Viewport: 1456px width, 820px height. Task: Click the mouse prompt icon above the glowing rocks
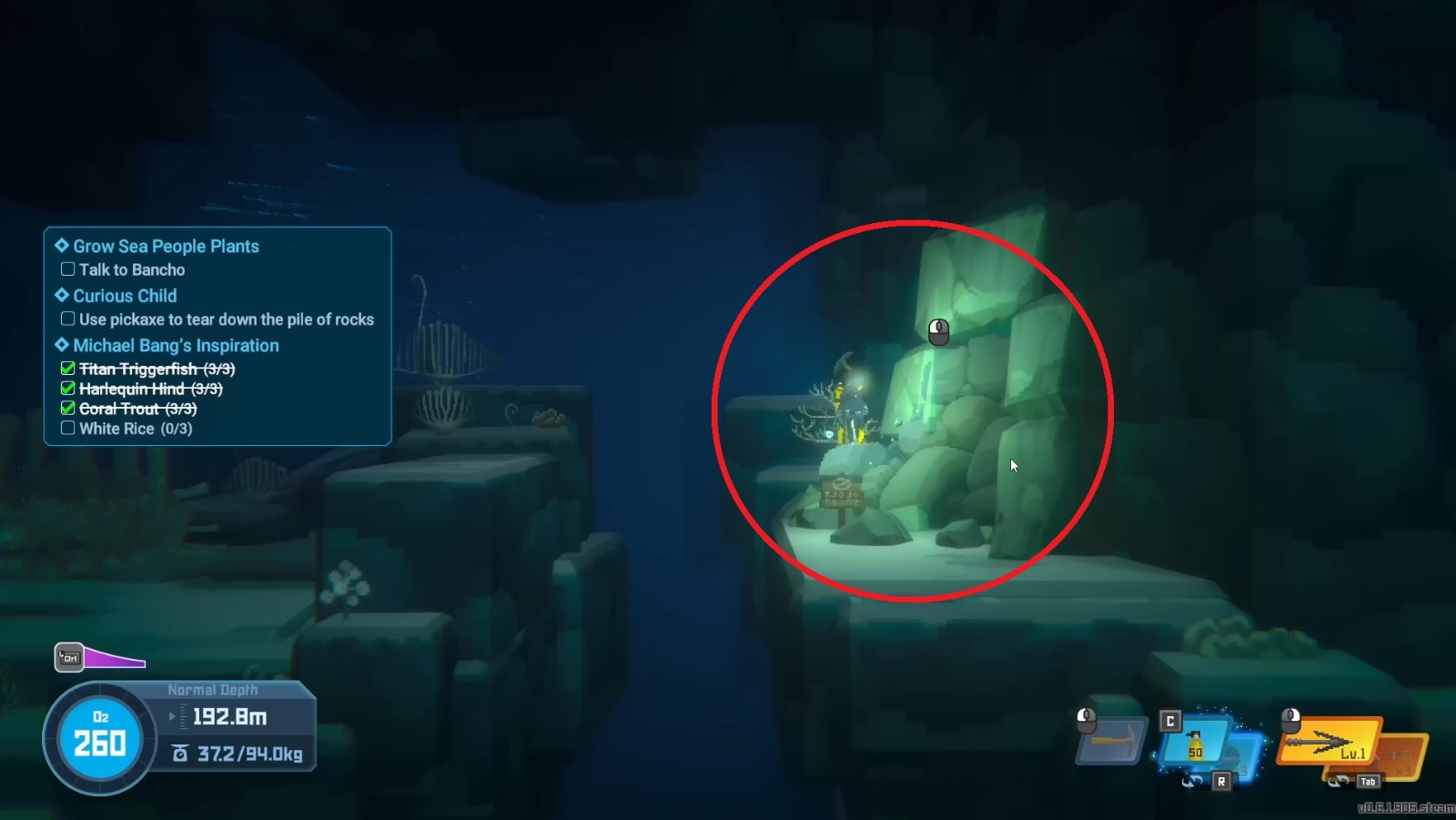[938, 332]
